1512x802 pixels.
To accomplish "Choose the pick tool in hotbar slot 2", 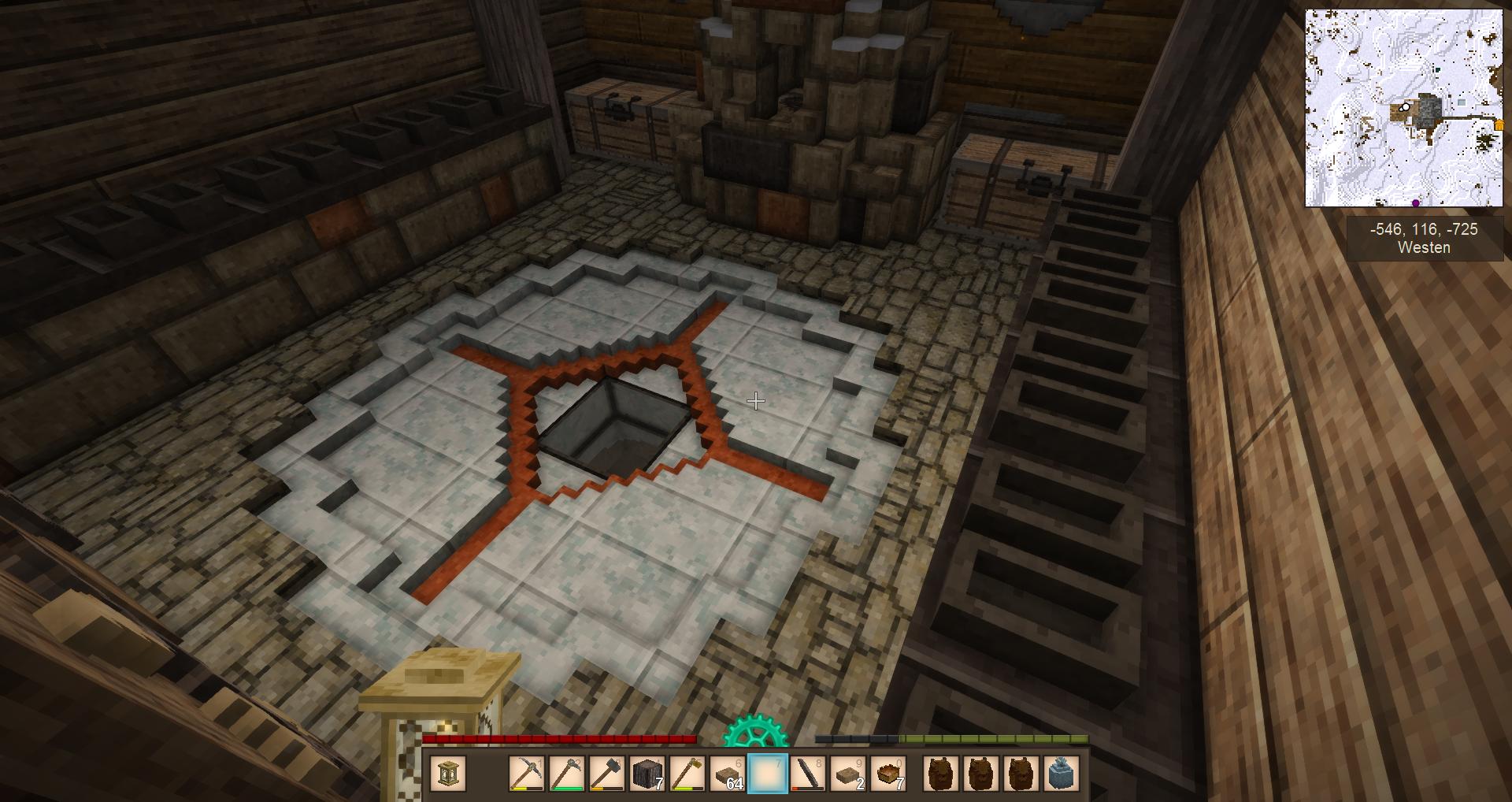I will tap(567, 774).
